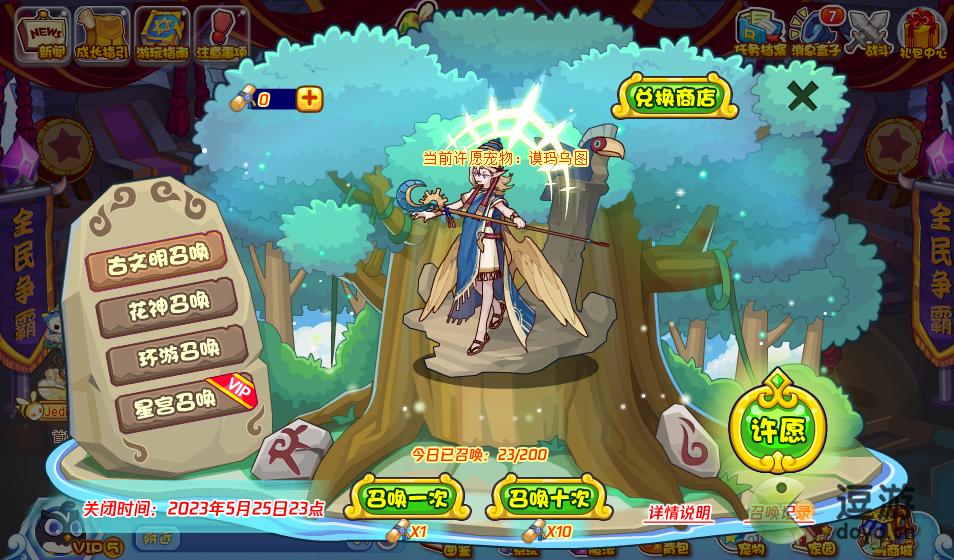Close the summon panel with X

[802, 96]
